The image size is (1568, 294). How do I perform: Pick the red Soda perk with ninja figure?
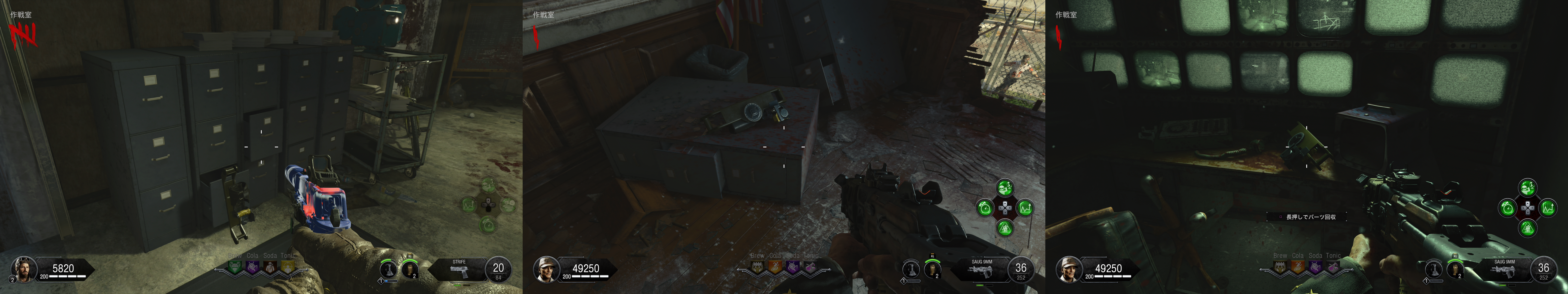(270, 266)
